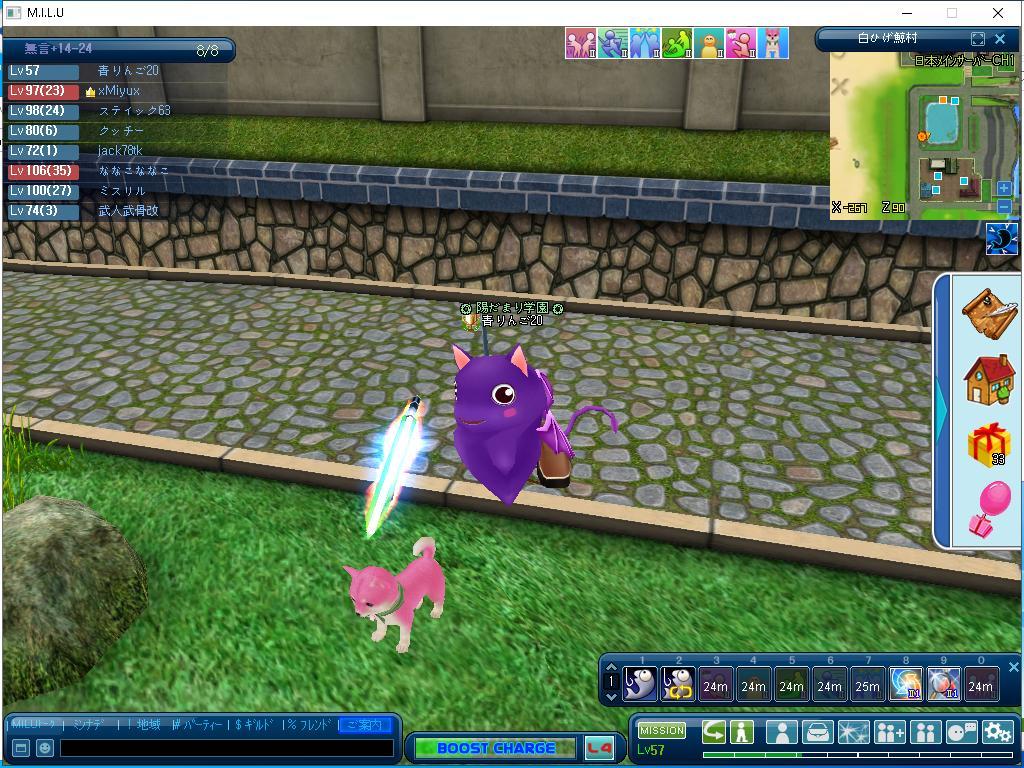Zoom in on the minimap
The height and width of the screenshot is (768, 1024).
pyautogui.click(x=1004, y=188)
